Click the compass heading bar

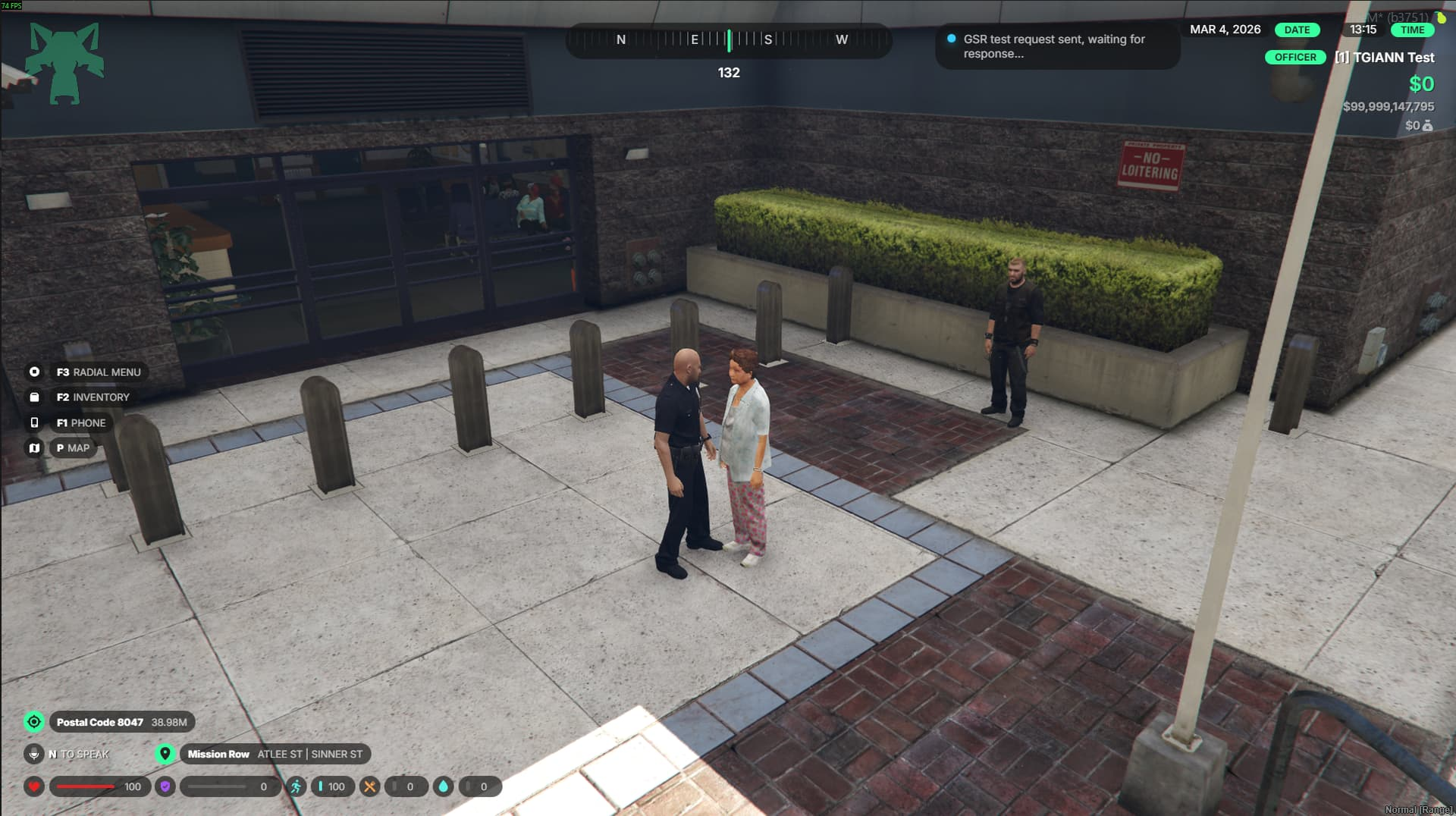click(x=729, y=40)
